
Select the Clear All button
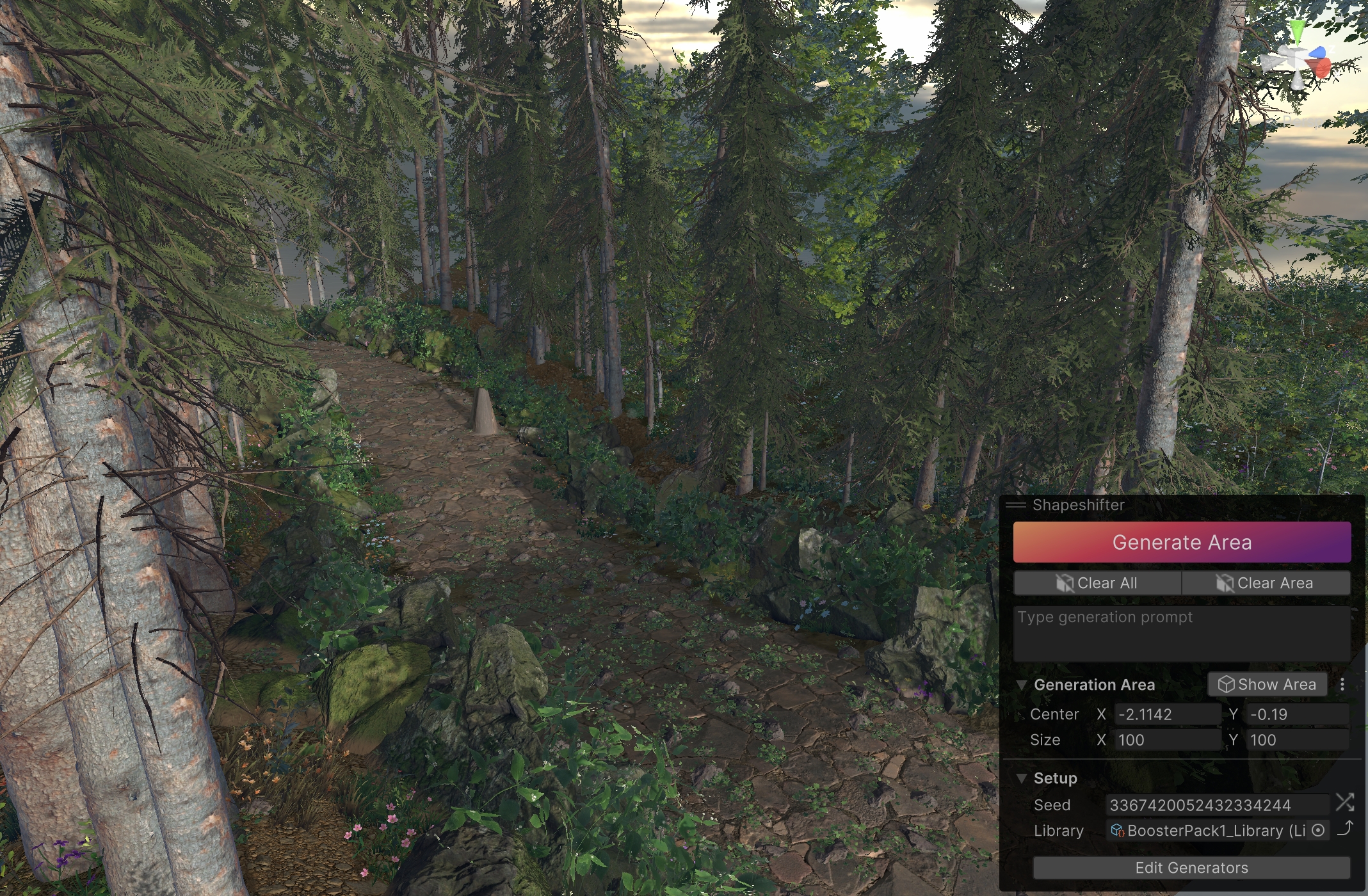[x=1097, y=583]
